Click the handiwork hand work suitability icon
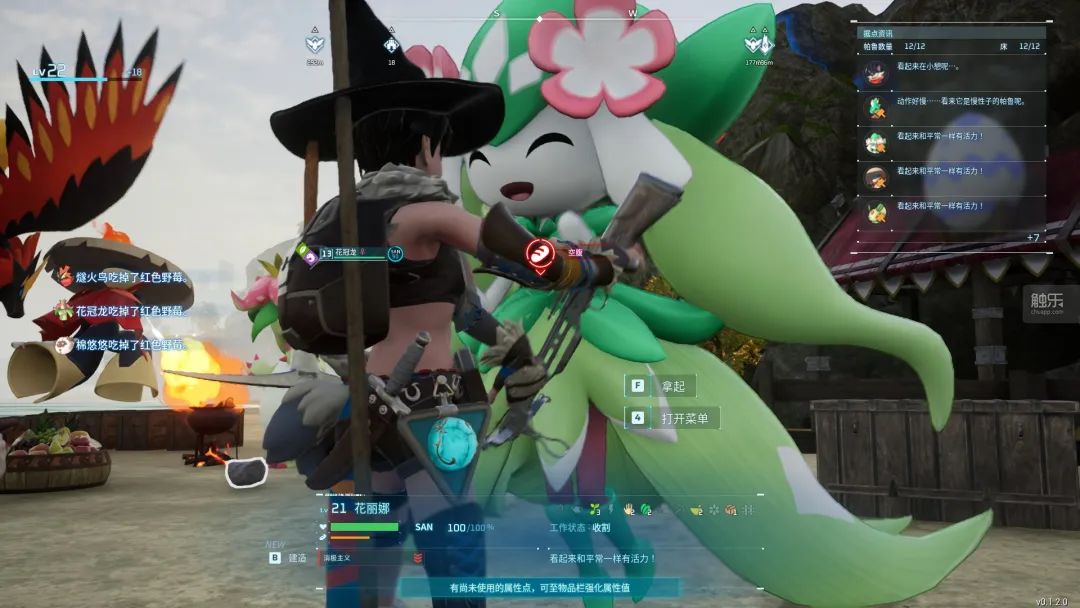Image resolution: width=1080 pixels, height=608 pixels. 628,509
